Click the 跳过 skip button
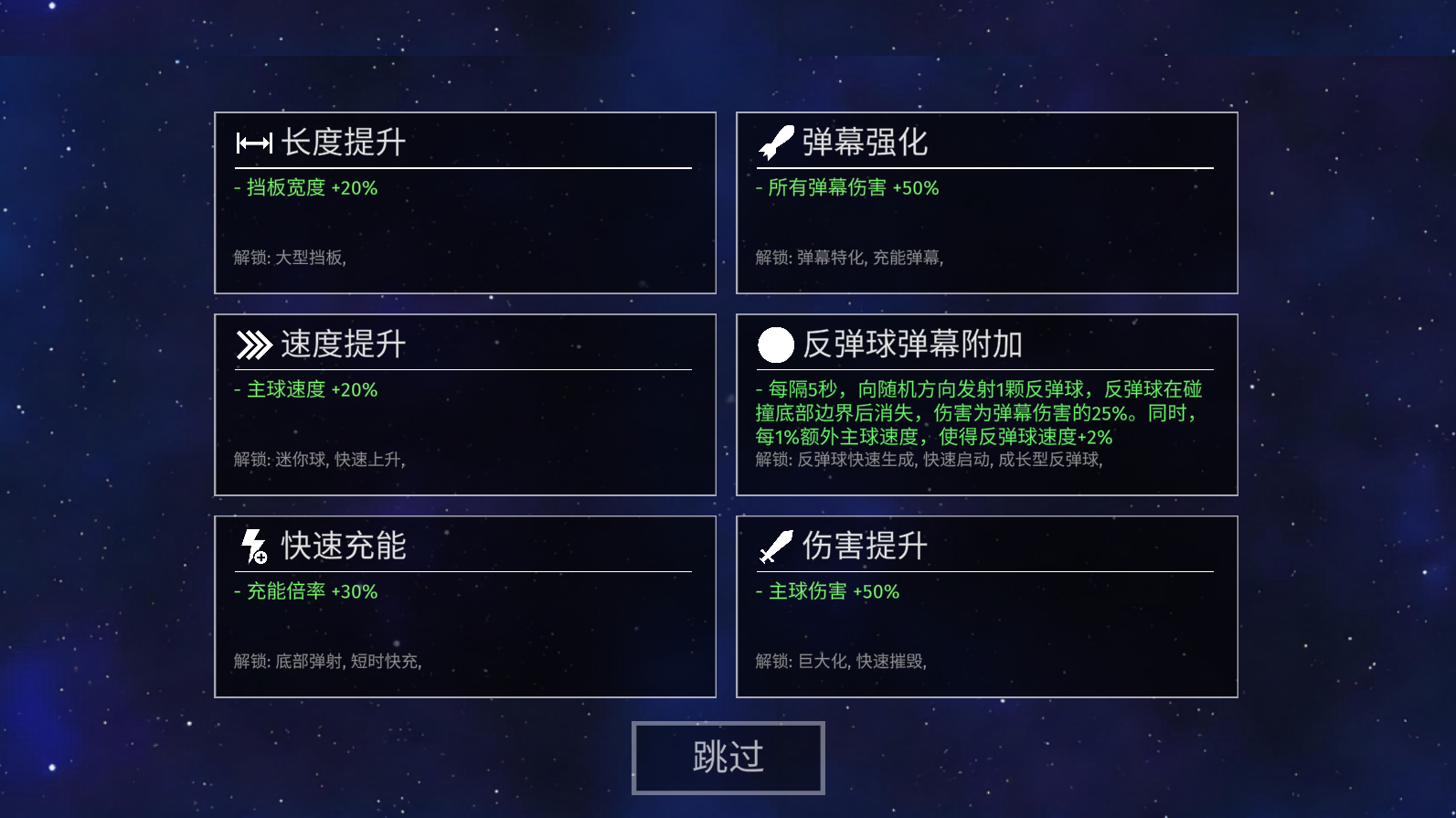 point(728,758)
